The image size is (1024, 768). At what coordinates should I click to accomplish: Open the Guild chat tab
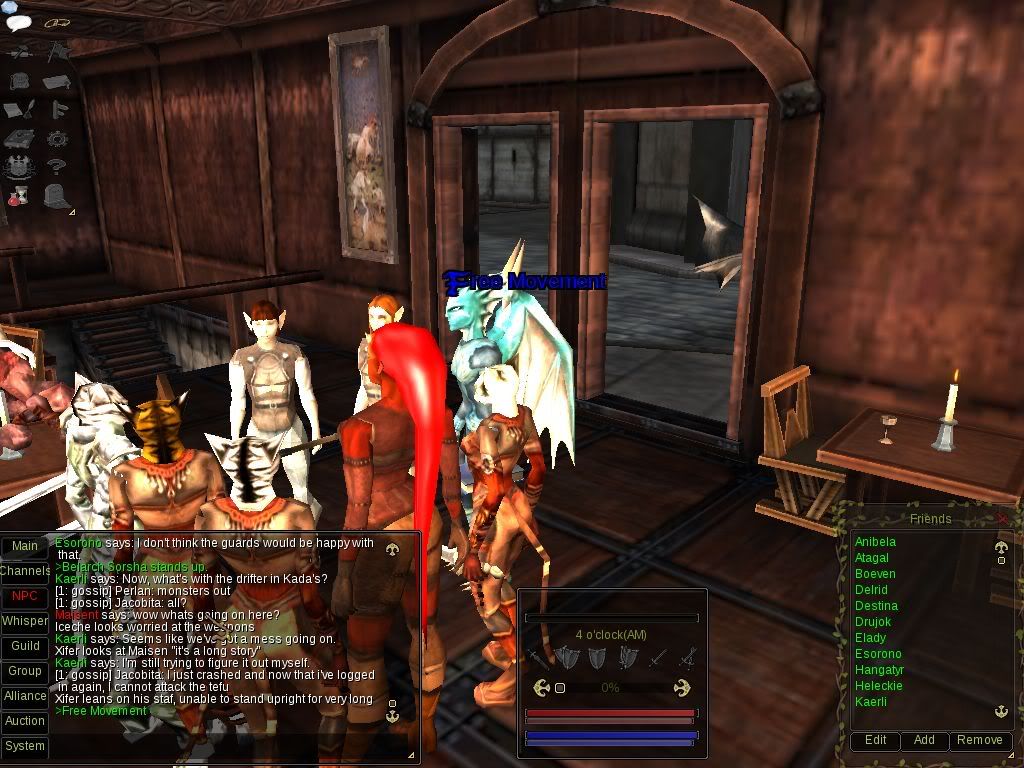pyautogui.click(x=25, y=646)
